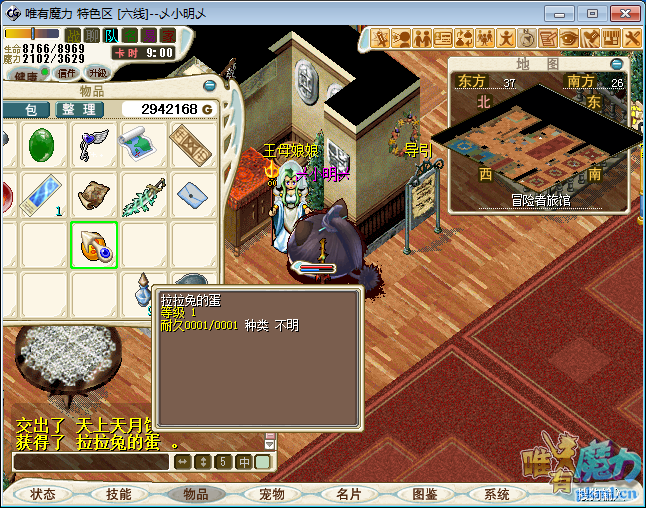Switch to the 技能 skills tab
Screen dimensions: 646x508
(119, 494)
